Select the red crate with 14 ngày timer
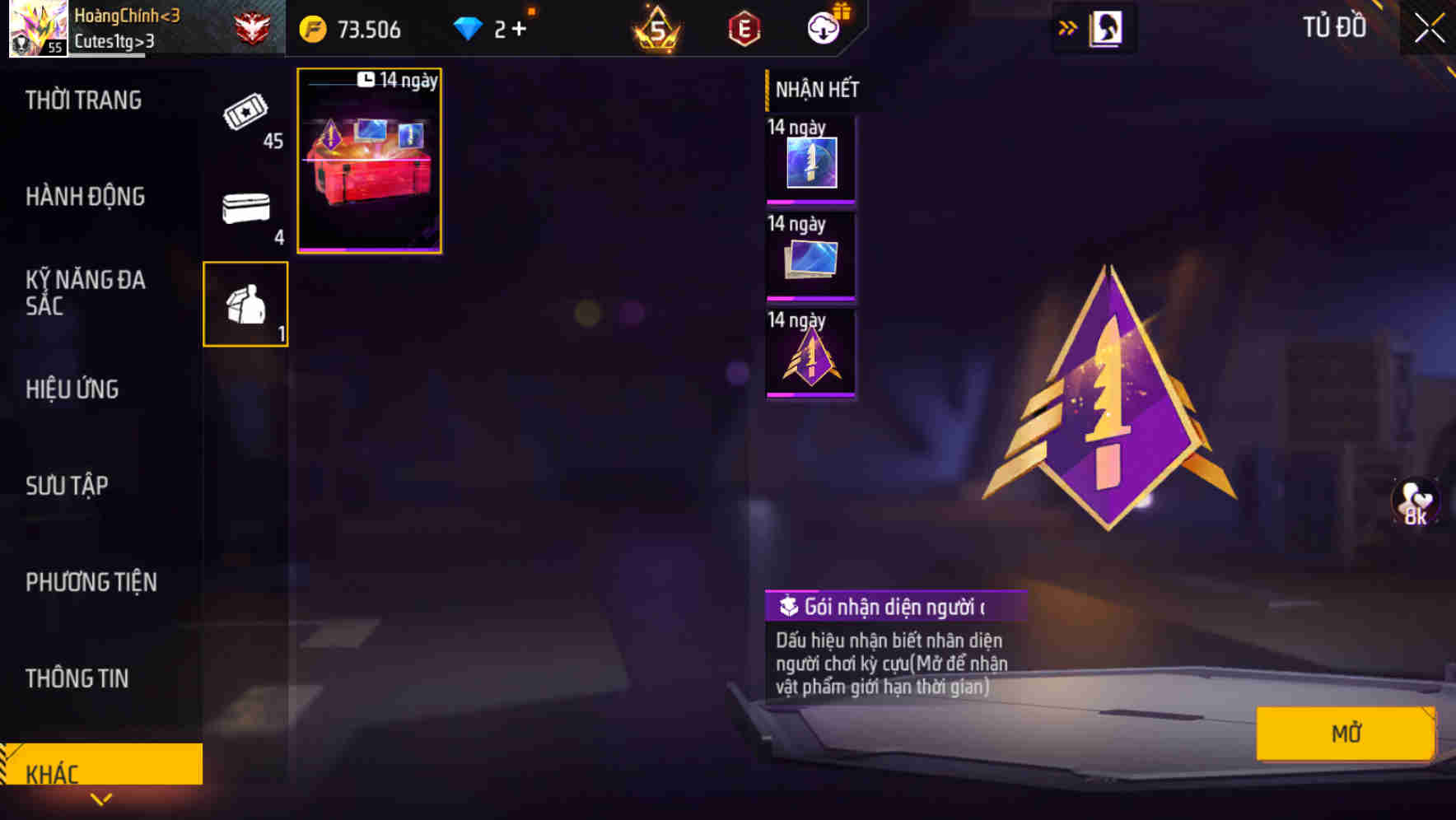This screenshot has height=820, width=1456. [x=369, y=161]
